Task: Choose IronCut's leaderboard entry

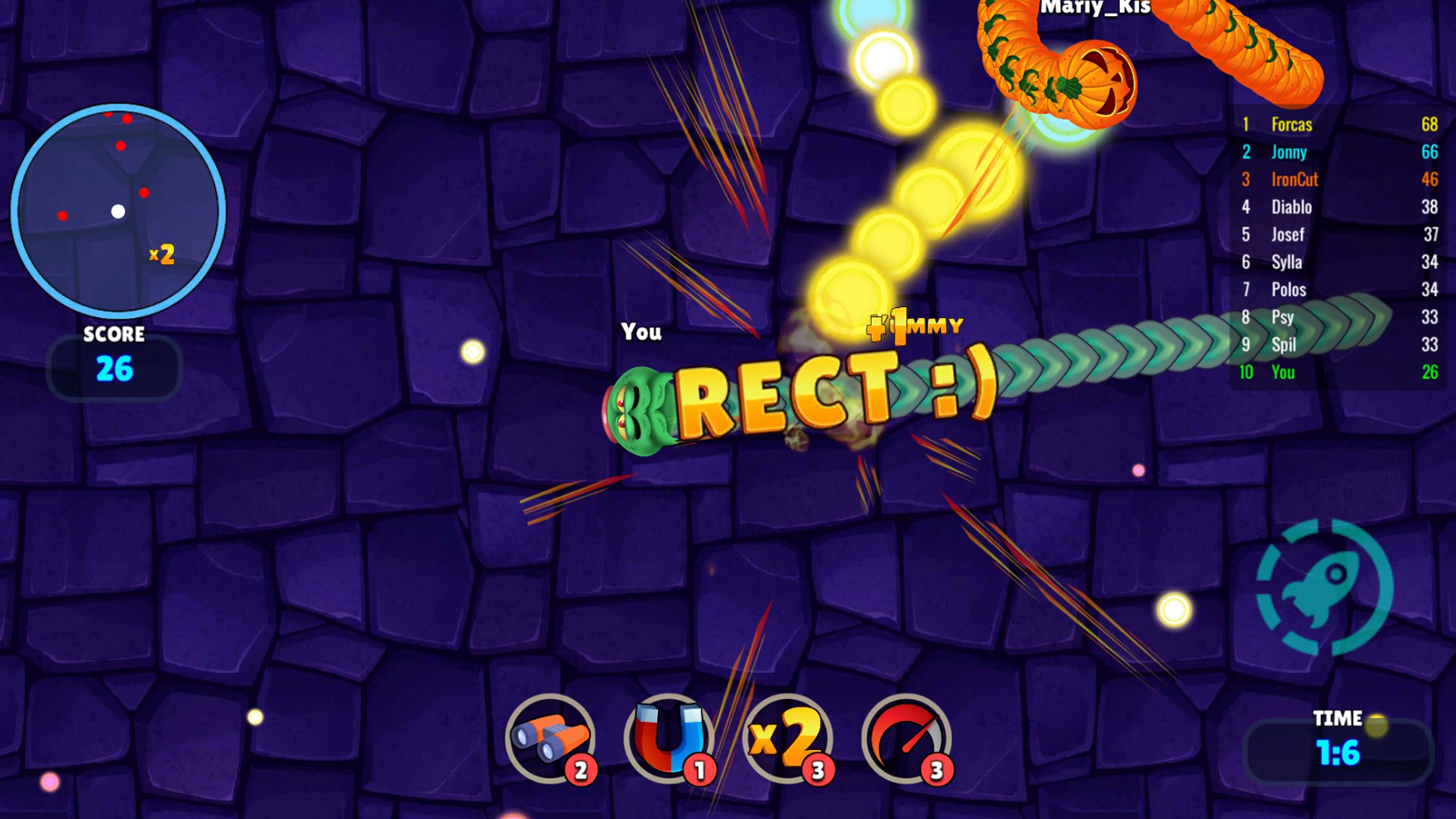Action: click(1338, 180)
